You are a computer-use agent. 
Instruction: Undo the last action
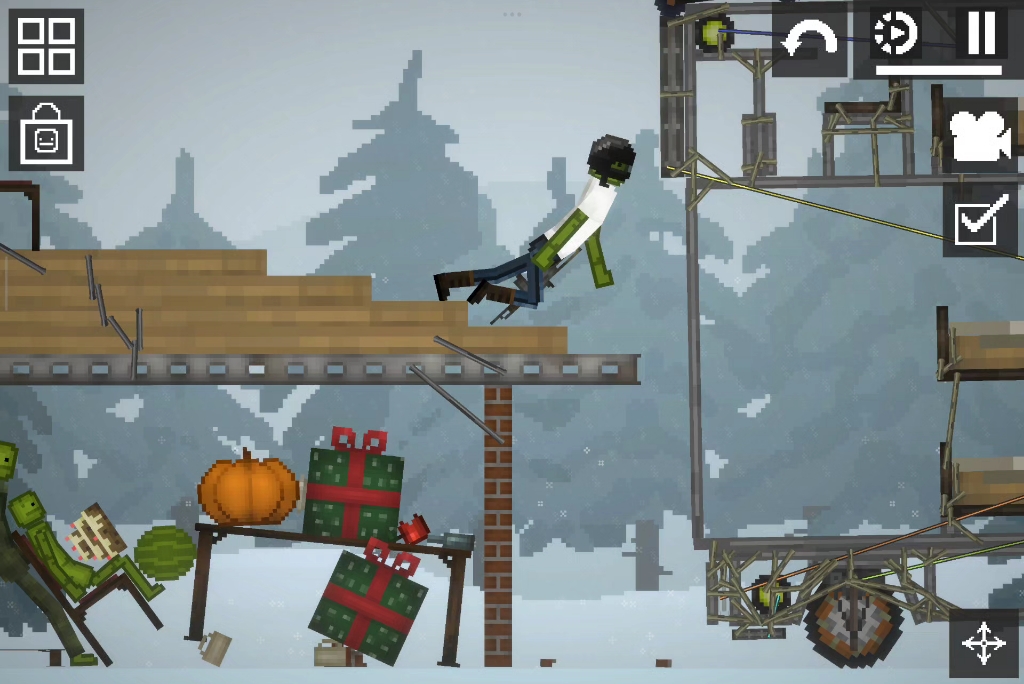point(809,40)
